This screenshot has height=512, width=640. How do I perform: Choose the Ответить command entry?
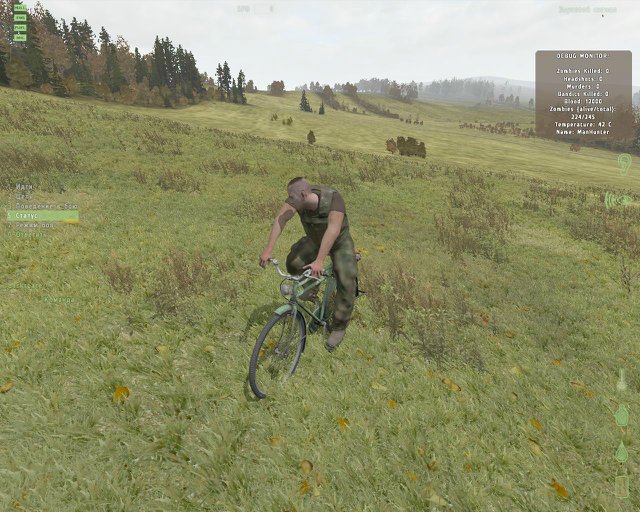coord(30,235)
